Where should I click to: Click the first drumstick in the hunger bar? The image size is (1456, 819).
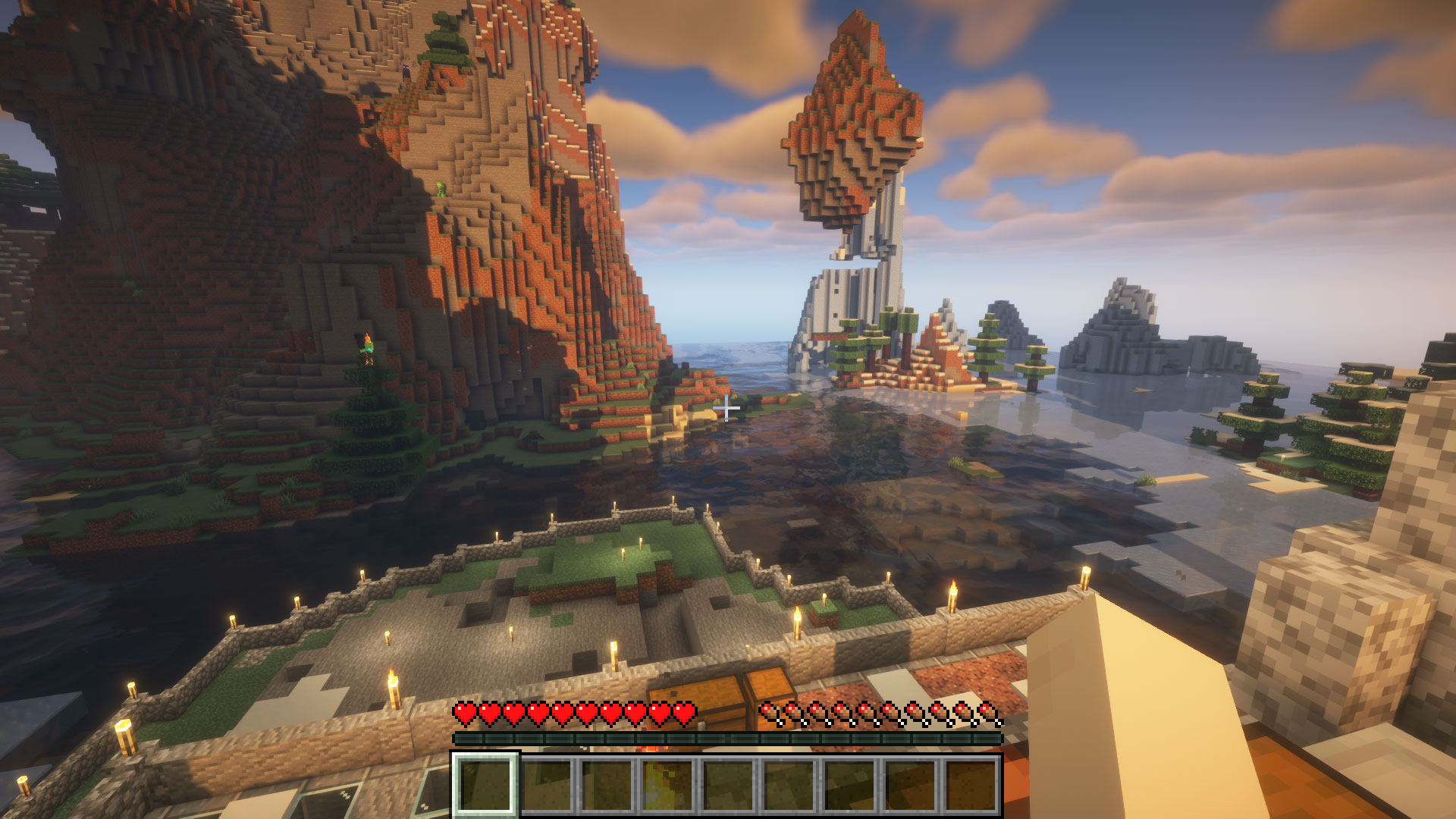(x=767, y=714)
